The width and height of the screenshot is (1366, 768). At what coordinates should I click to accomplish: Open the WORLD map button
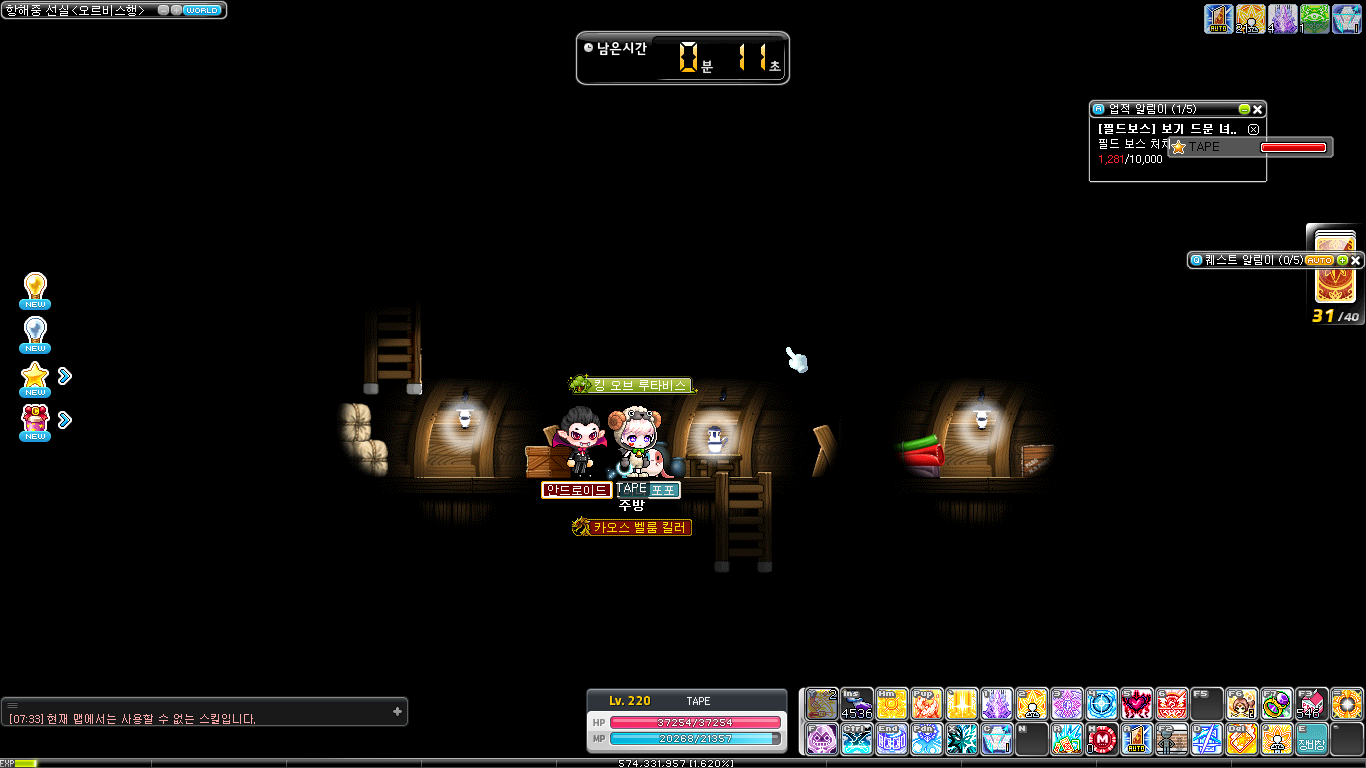pos(202,10)
